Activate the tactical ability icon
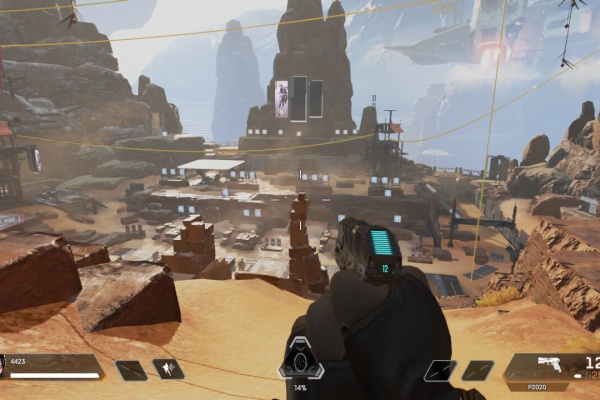Screen dimensions: 600x400 168,369
